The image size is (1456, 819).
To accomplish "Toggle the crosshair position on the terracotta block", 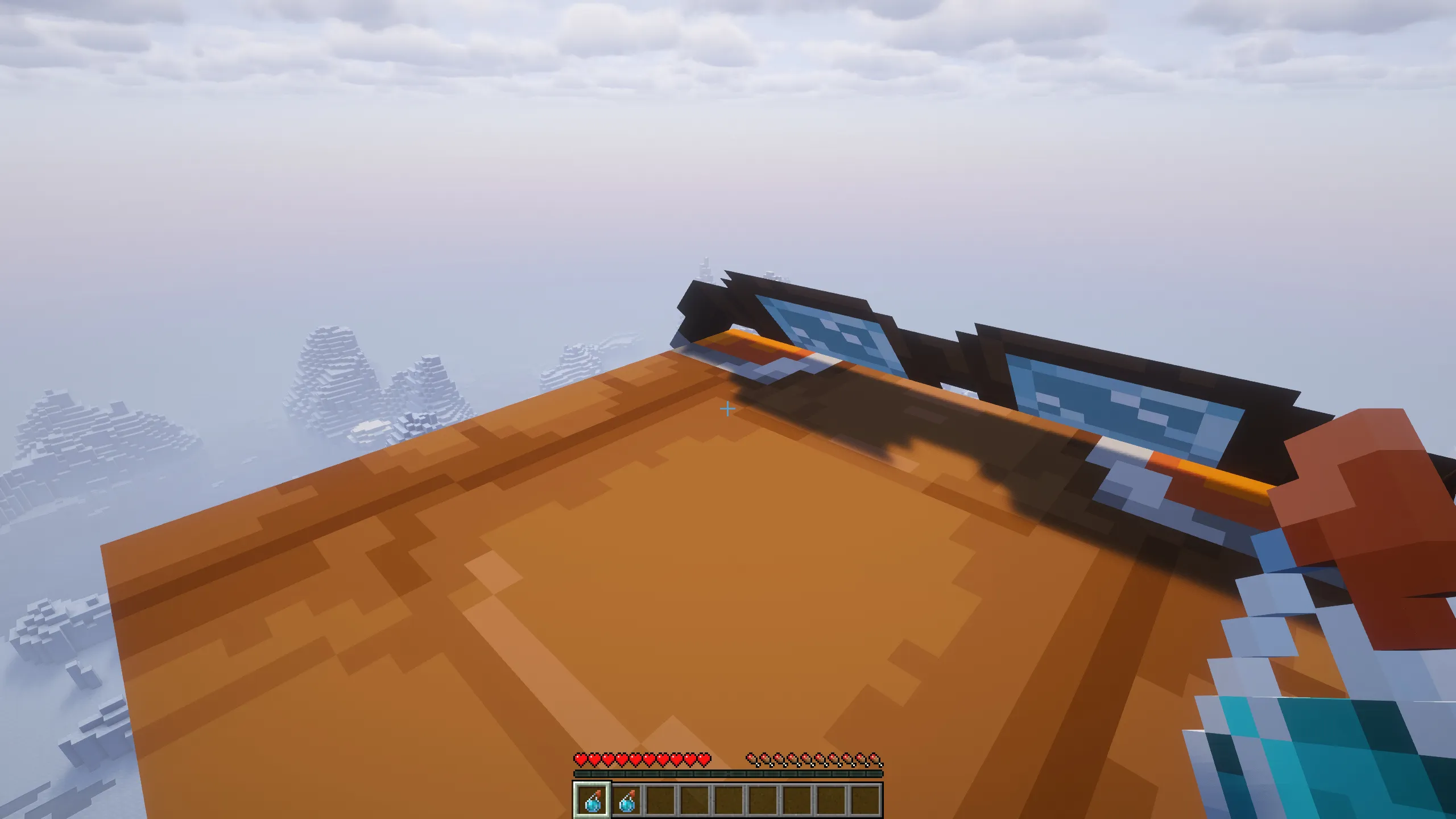I will click(728, 408).
